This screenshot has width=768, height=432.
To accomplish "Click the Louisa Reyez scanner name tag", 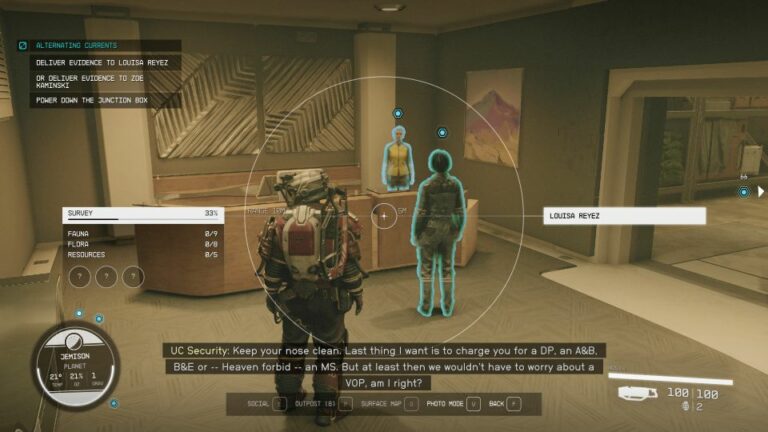I will [x=624, y=215].
